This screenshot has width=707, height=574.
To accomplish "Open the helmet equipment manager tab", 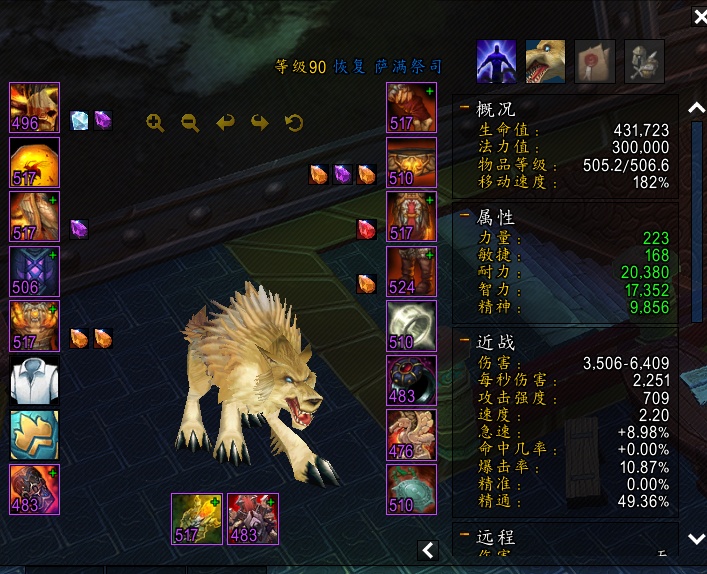I will [x=644, y=60].
